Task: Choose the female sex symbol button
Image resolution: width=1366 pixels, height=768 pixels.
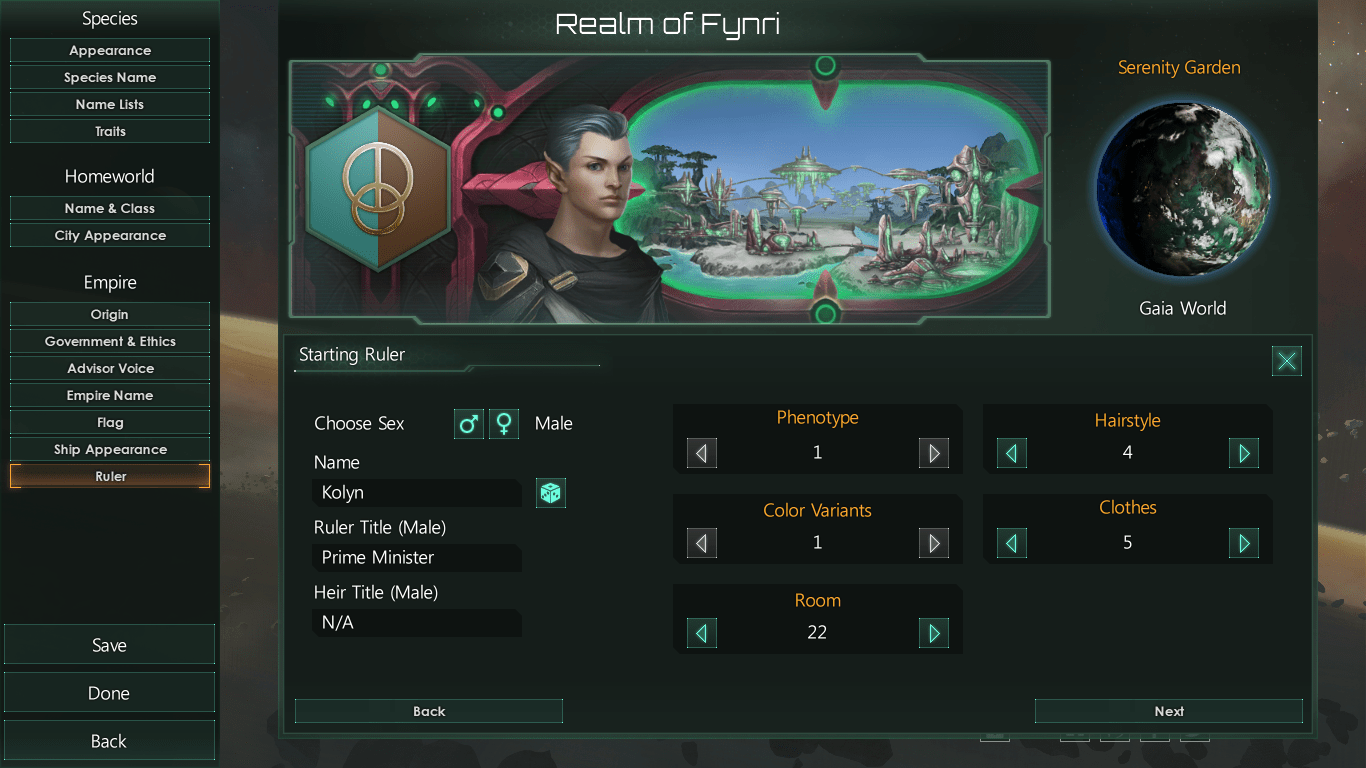Action: (504, 424)
